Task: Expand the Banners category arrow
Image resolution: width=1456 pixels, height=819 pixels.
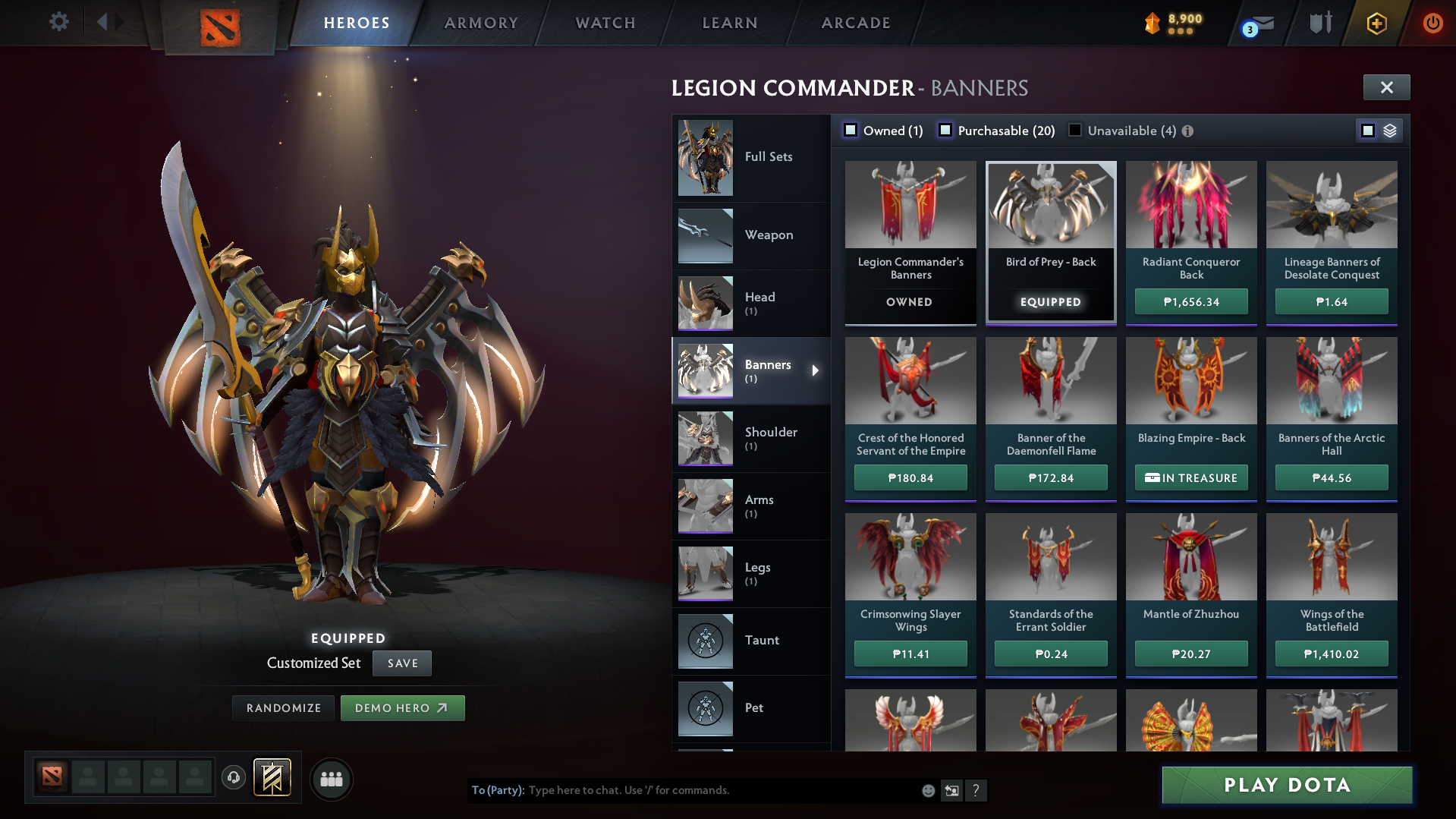Action: (816, 371)
